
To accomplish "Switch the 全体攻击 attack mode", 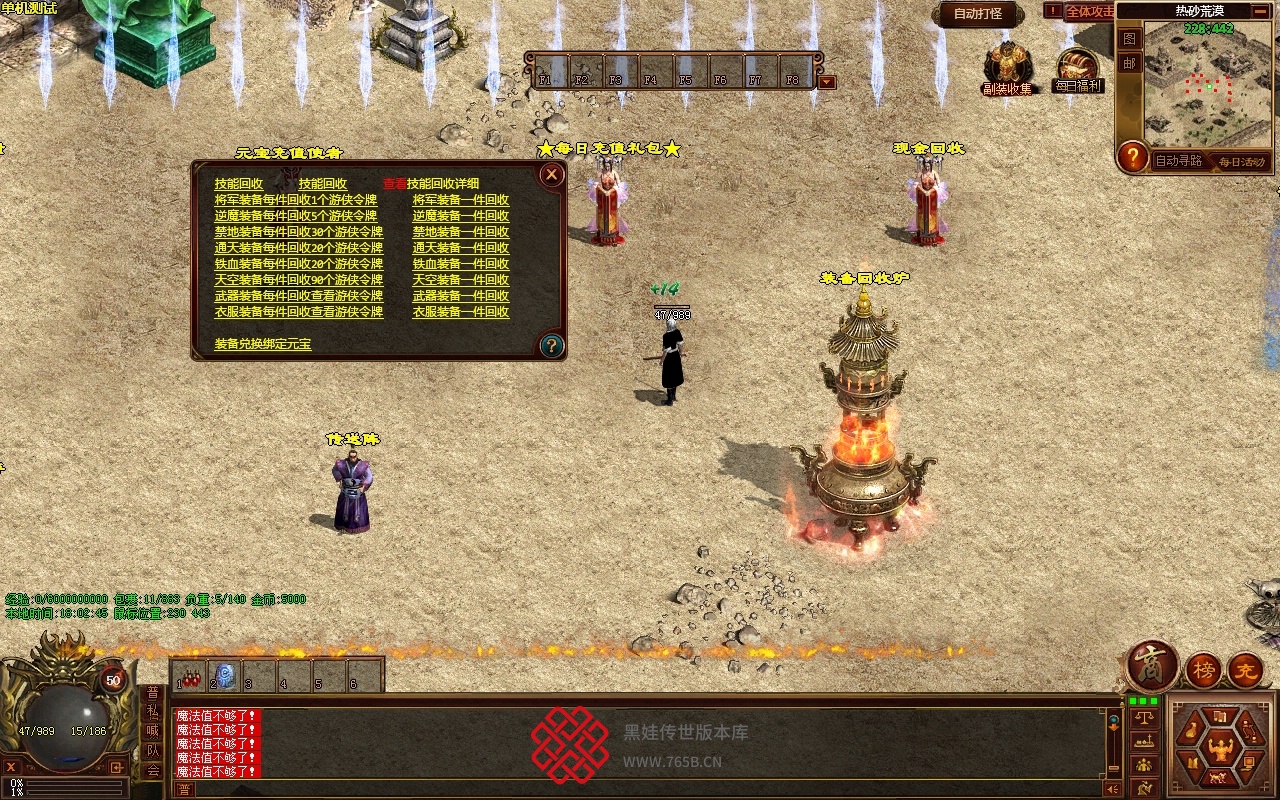I will point(1089,12).
